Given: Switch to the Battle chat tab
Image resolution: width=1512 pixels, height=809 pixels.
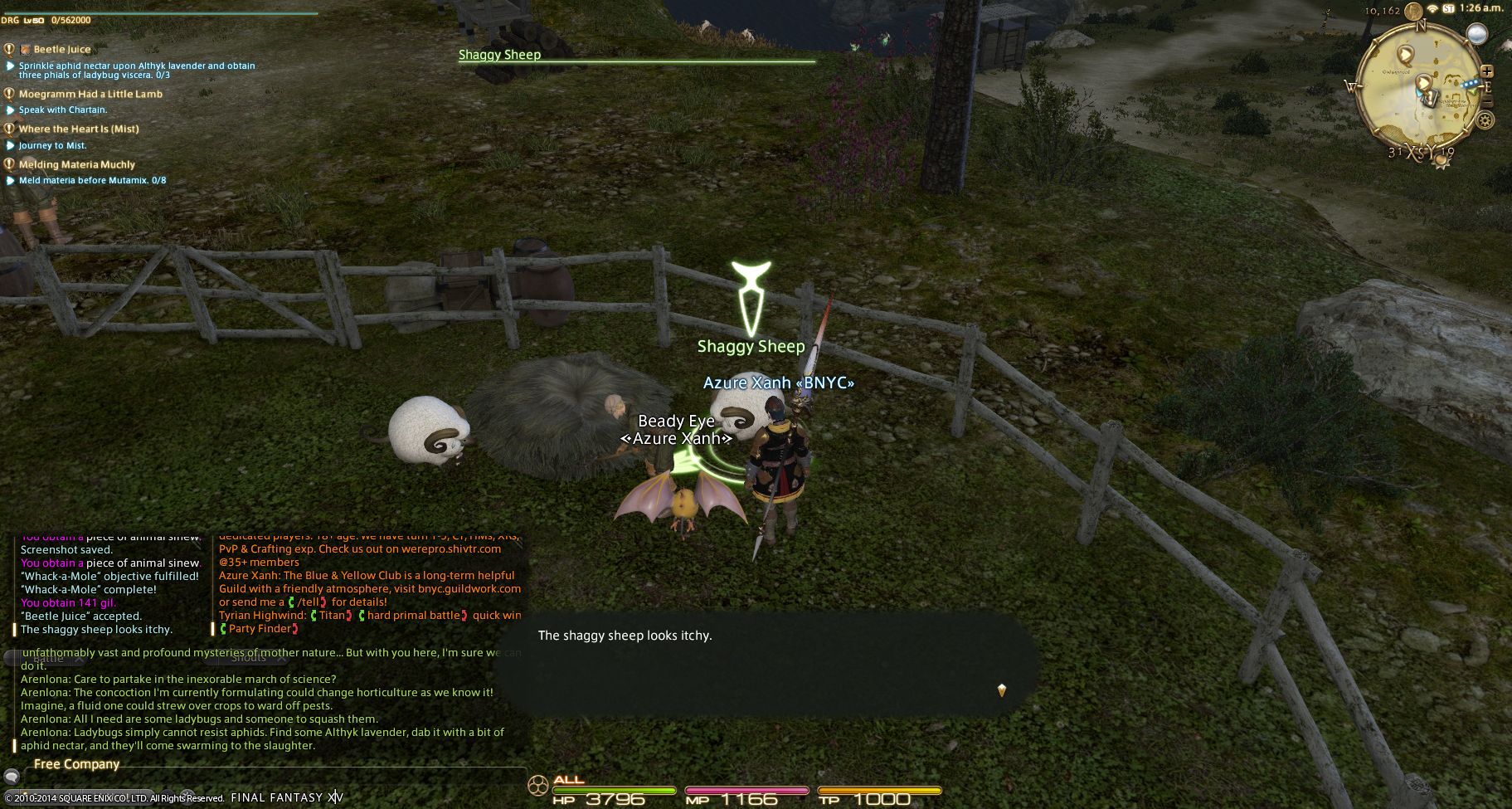Looking at the screenshot, I should tap(48, 658).
